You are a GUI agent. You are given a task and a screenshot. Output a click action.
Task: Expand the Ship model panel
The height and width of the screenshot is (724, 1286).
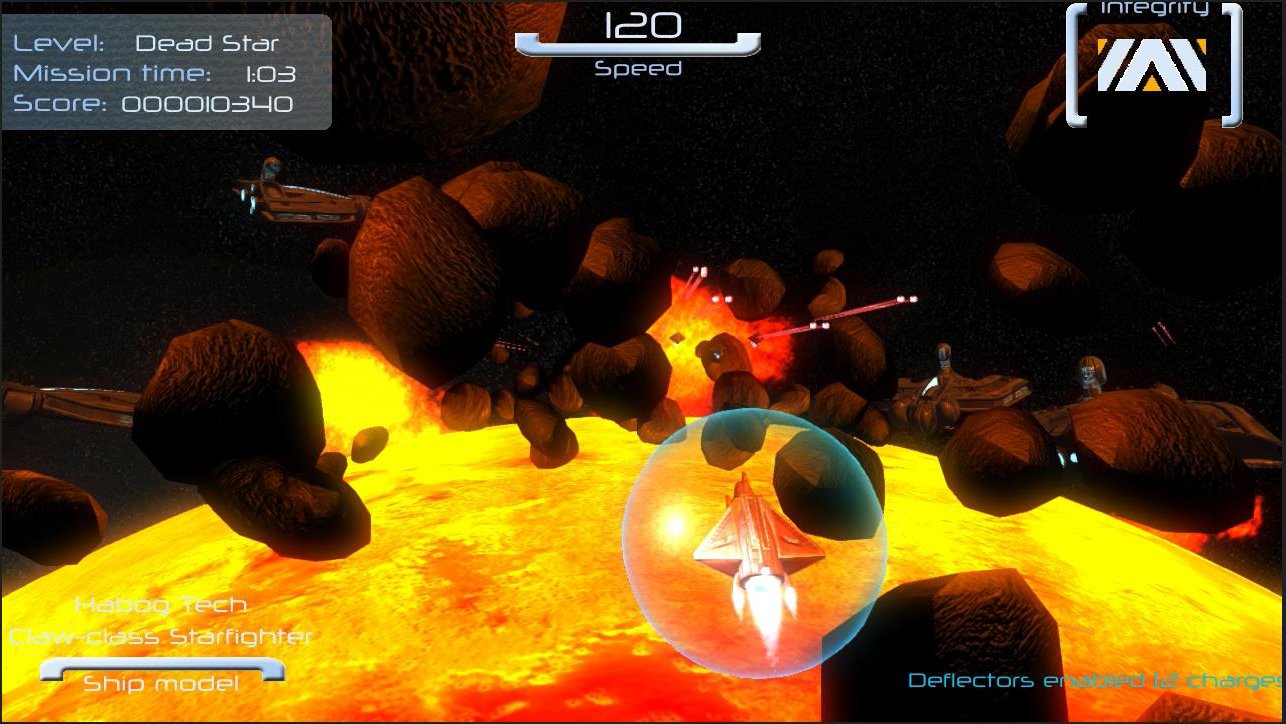(160, 683)
